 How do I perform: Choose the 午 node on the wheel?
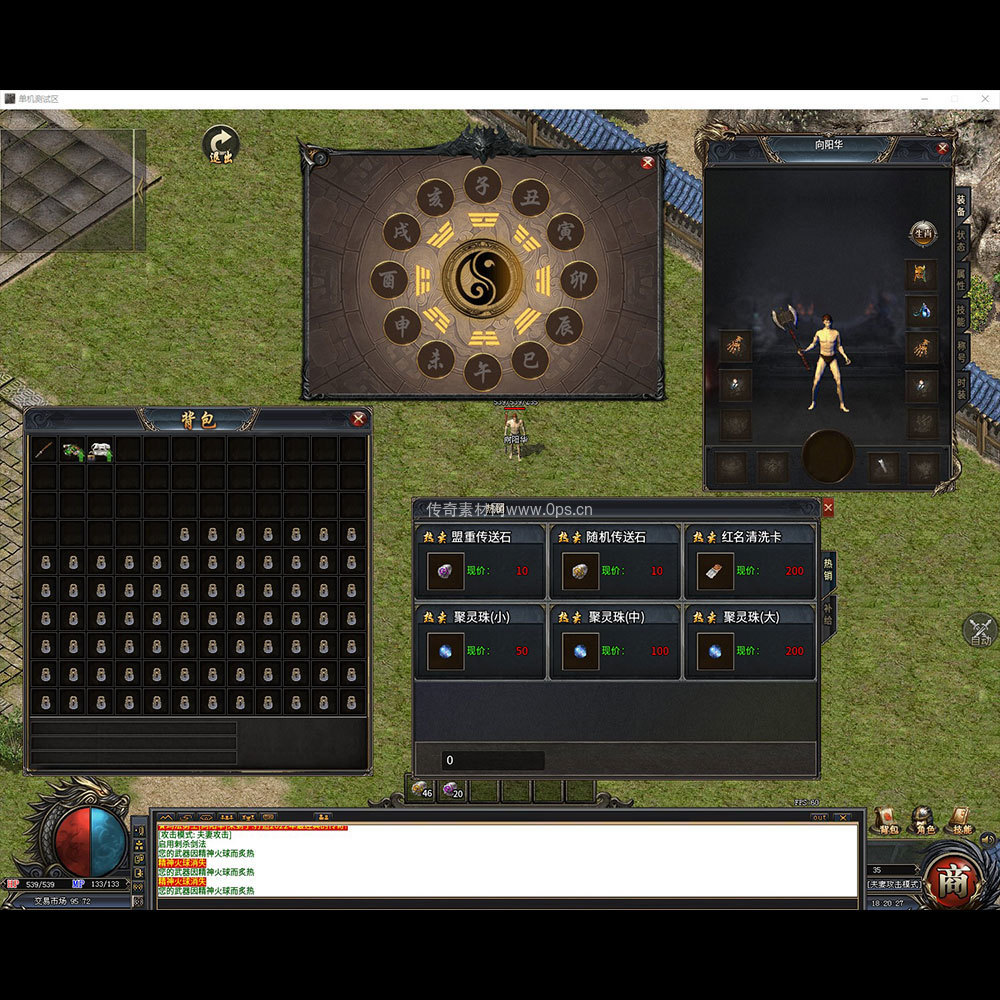pyautogui.click(x=482, y=371)
